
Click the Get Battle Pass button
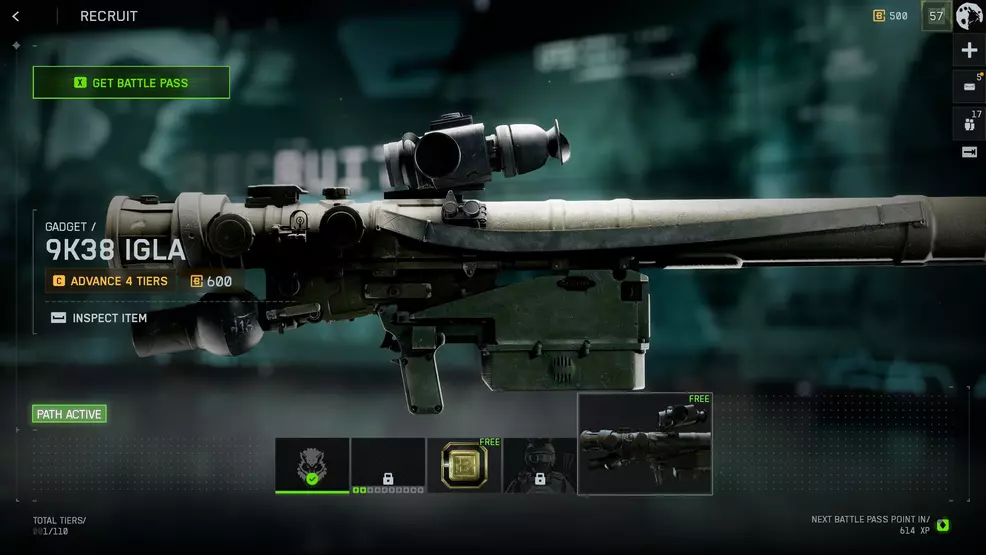point(131,83)
